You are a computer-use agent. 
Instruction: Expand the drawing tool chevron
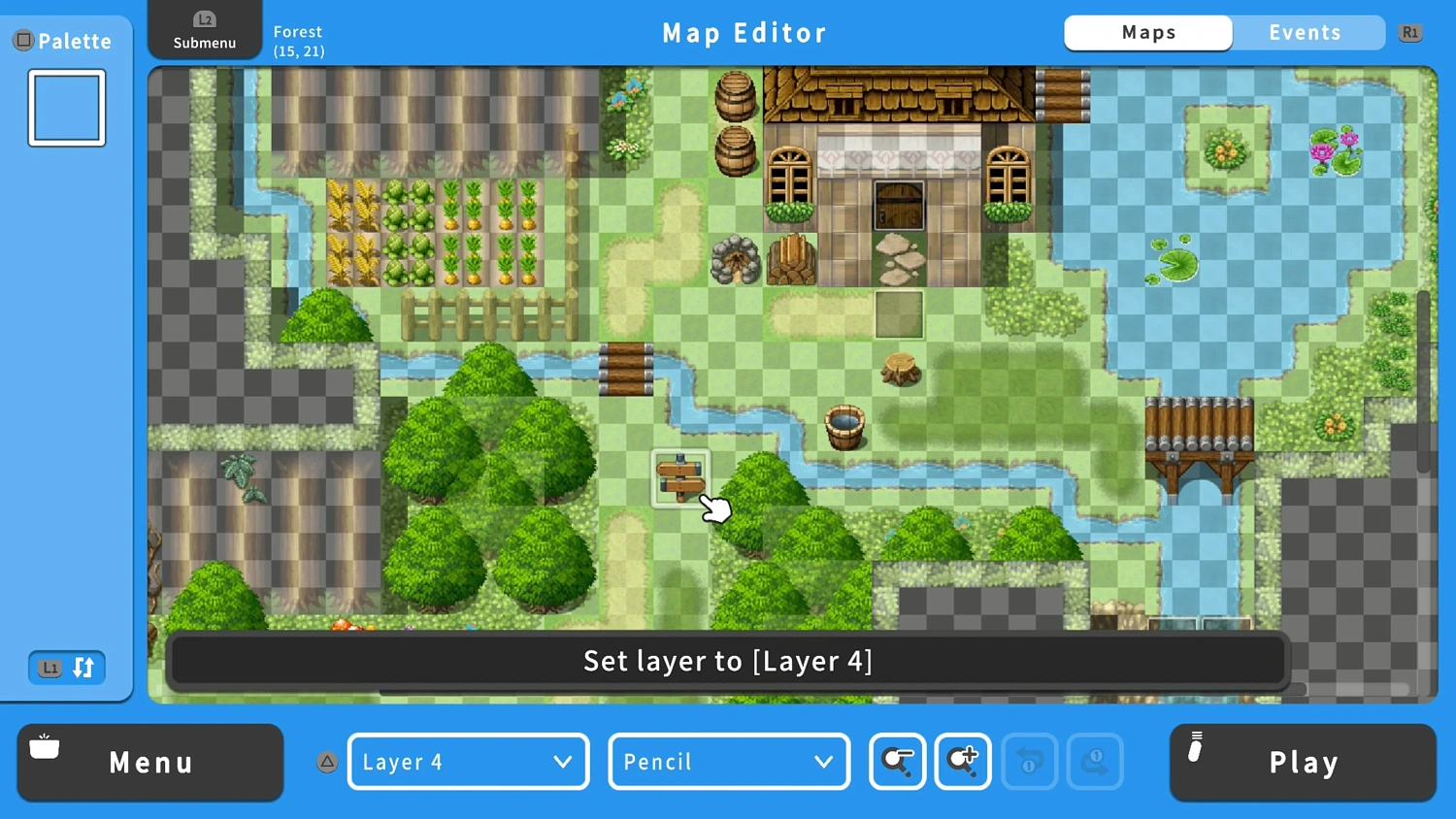[824, 763]
